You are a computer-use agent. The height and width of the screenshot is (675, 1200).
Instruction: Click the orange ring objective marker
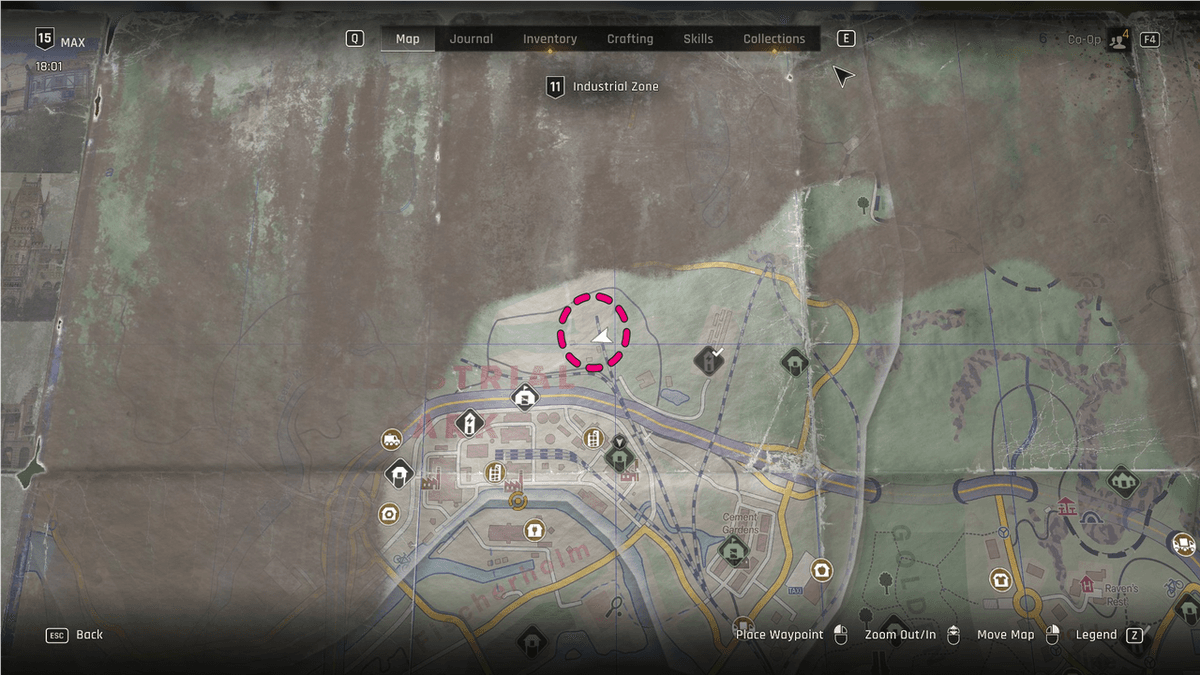[x=517, y=499]
